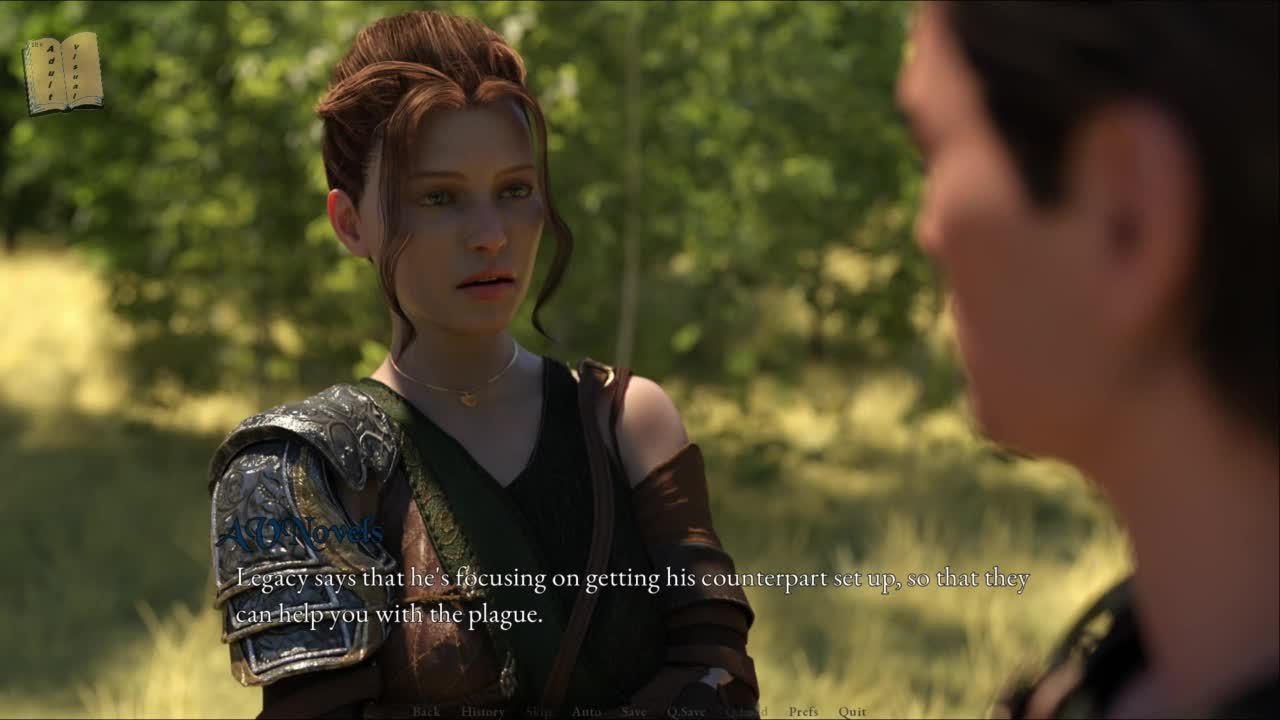
Task: Quick save with the Q.Save button
Action: tap(686, 712)
